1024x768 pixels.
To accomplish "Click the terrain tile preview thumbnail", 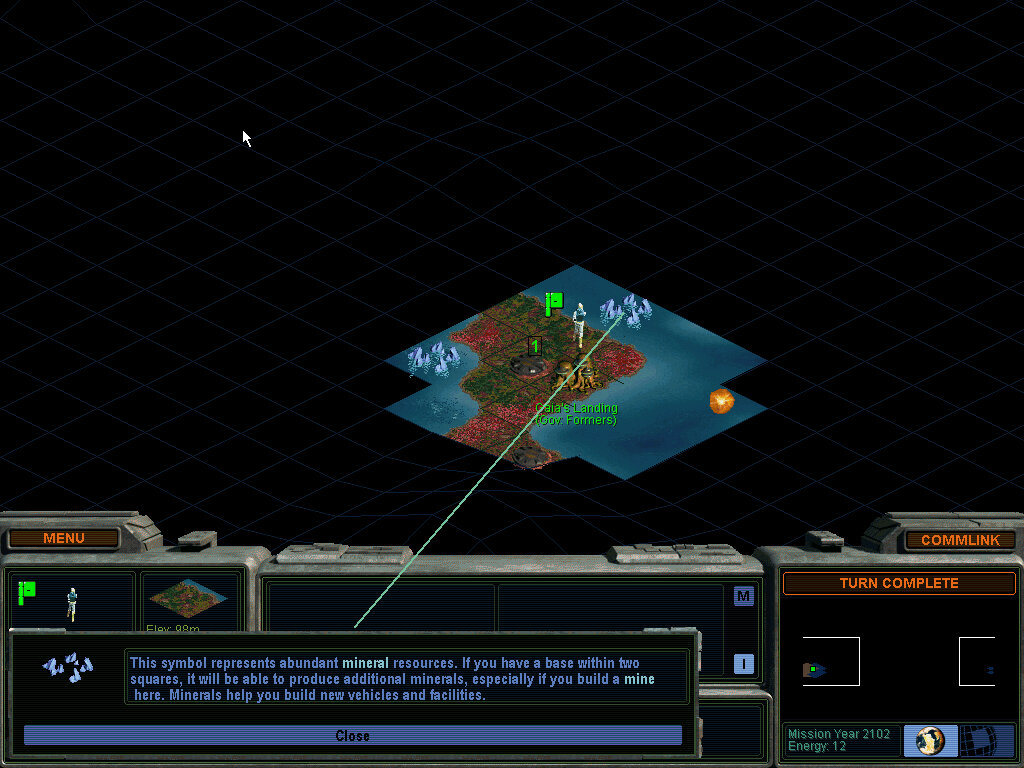I will pos(188,598).
